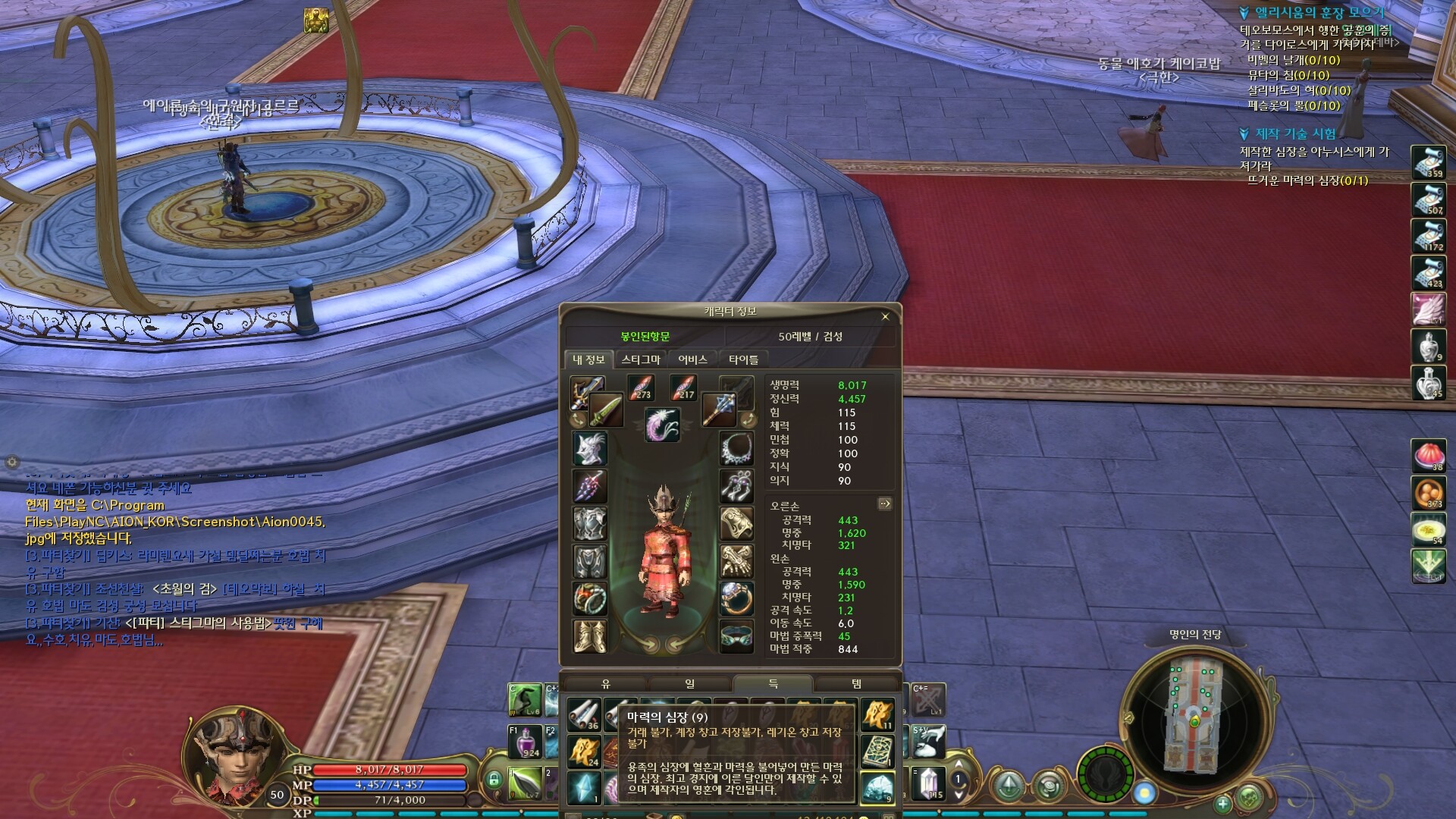Switch to the 일 inventory tab
The height and width of the screenshot is (819, 1456).
point(689,684)
